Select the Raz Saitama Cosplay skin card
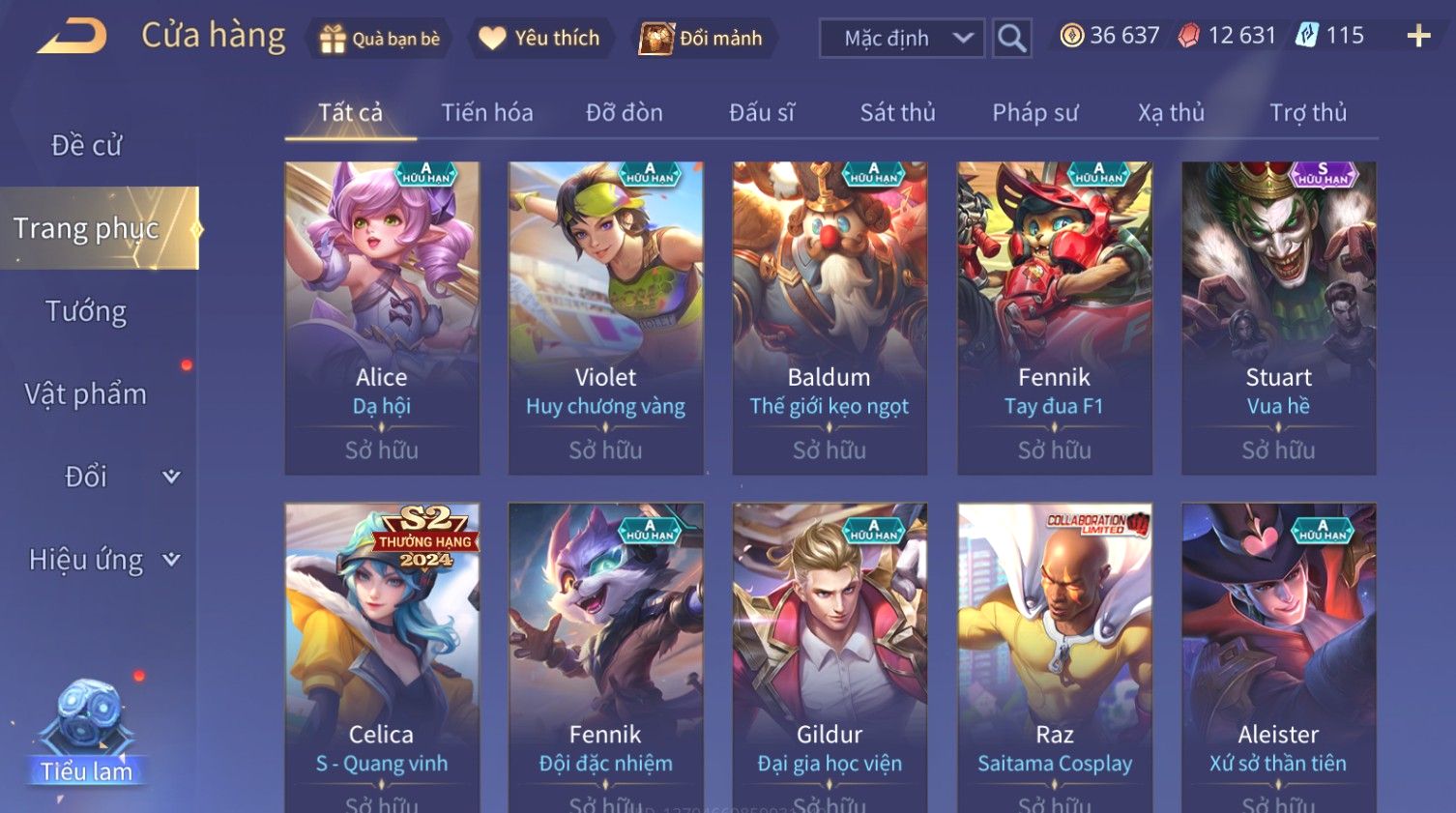 coord(1054,657)
